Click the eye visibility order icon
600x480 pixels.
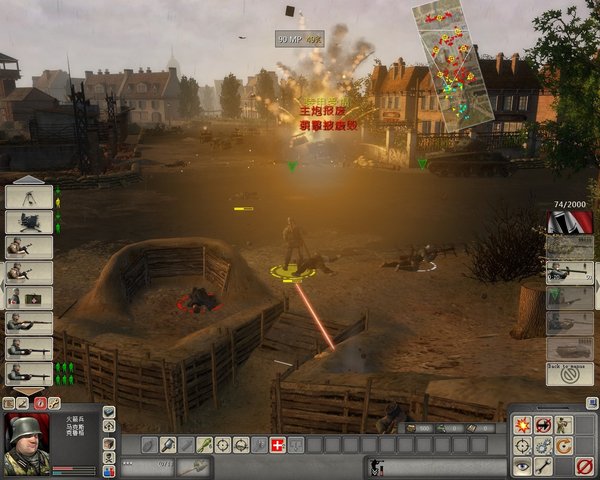click(522, 466)
